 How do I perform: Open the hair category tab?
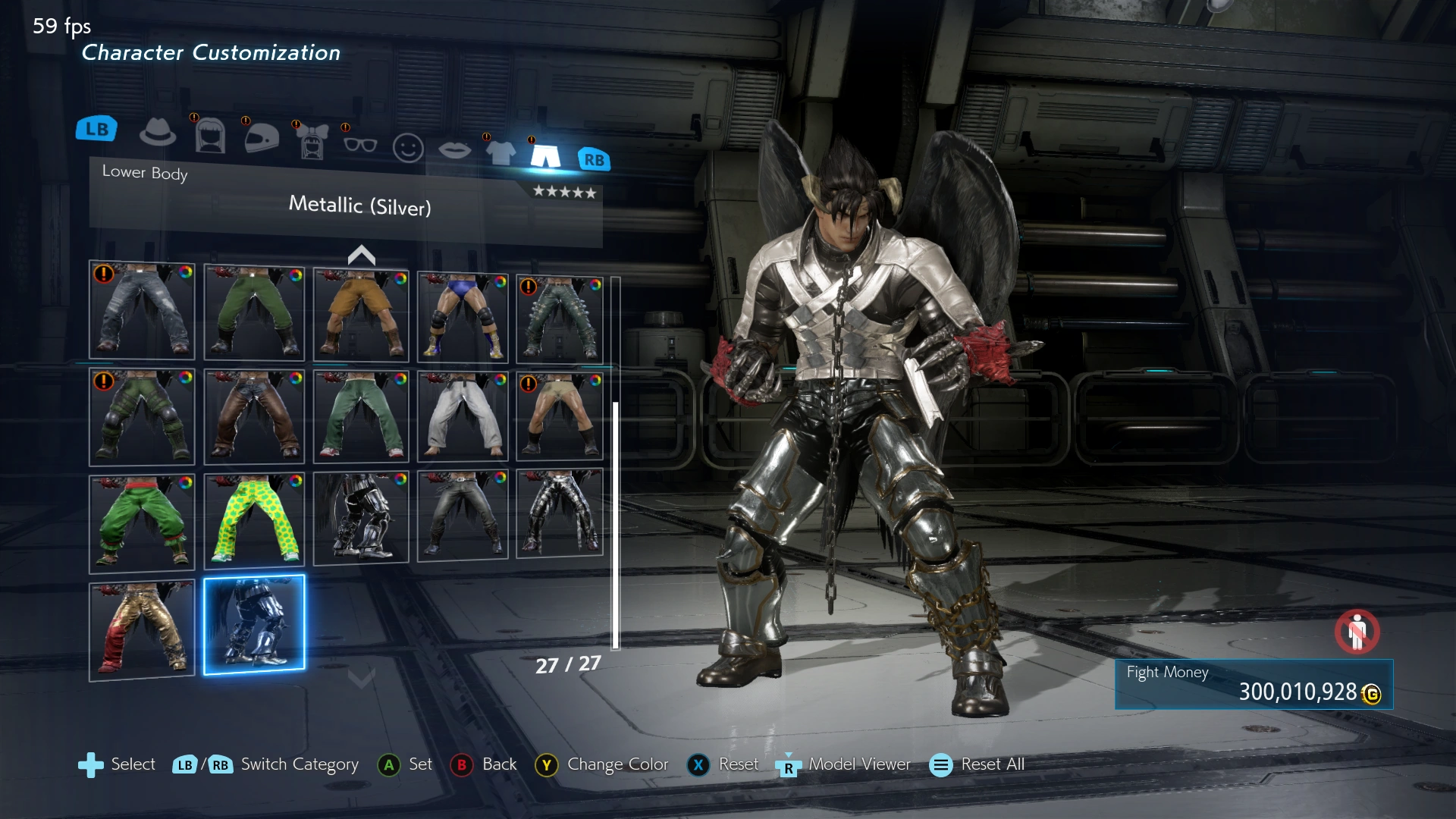point(210,136)
